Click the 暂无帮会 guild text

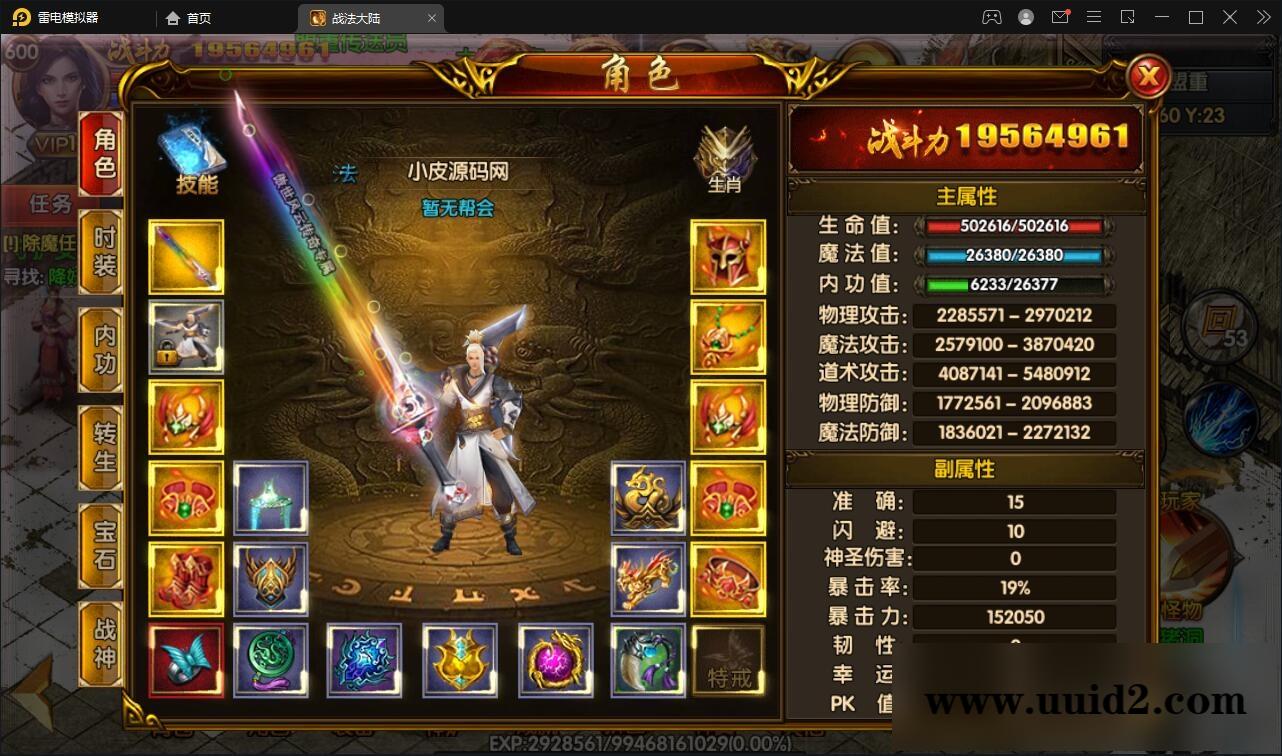point(458,210)
